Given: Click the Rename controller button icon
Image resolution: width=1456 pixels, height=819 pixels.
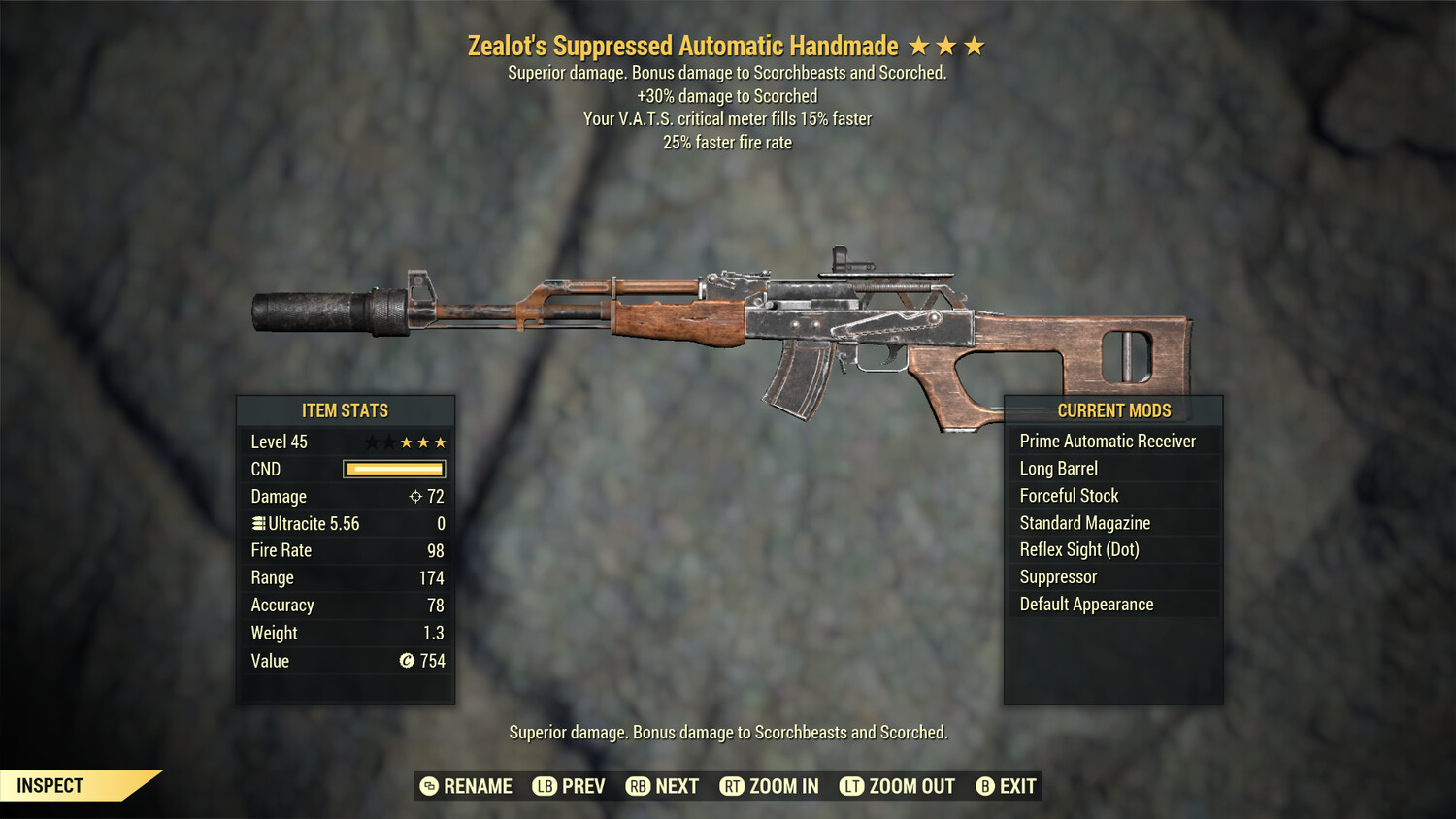Looking at the screenshot, I should (x=427, y=786).
